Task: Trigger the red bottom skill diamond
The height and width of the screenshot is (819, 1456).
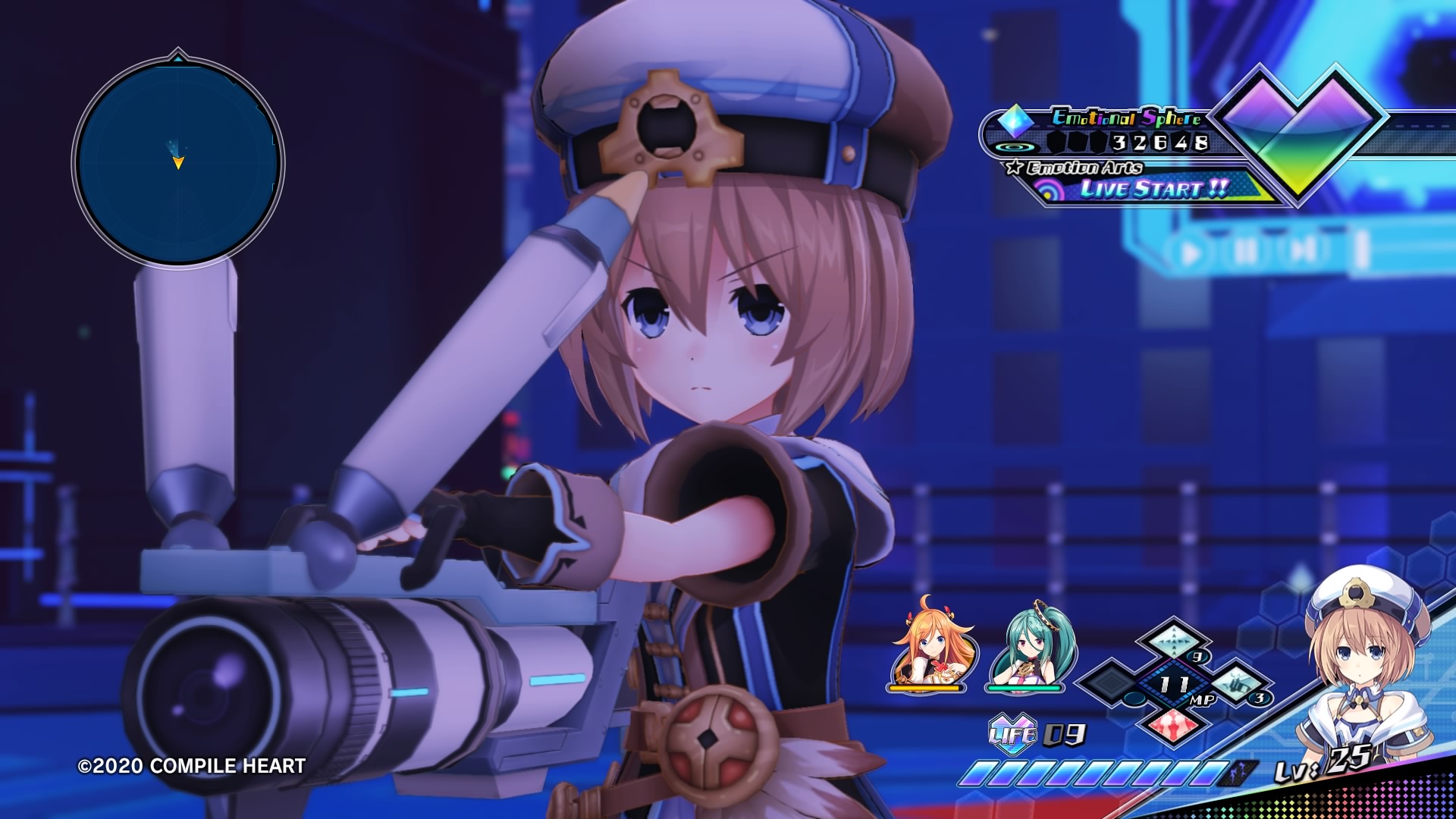Action: [x=1172, y=725]
